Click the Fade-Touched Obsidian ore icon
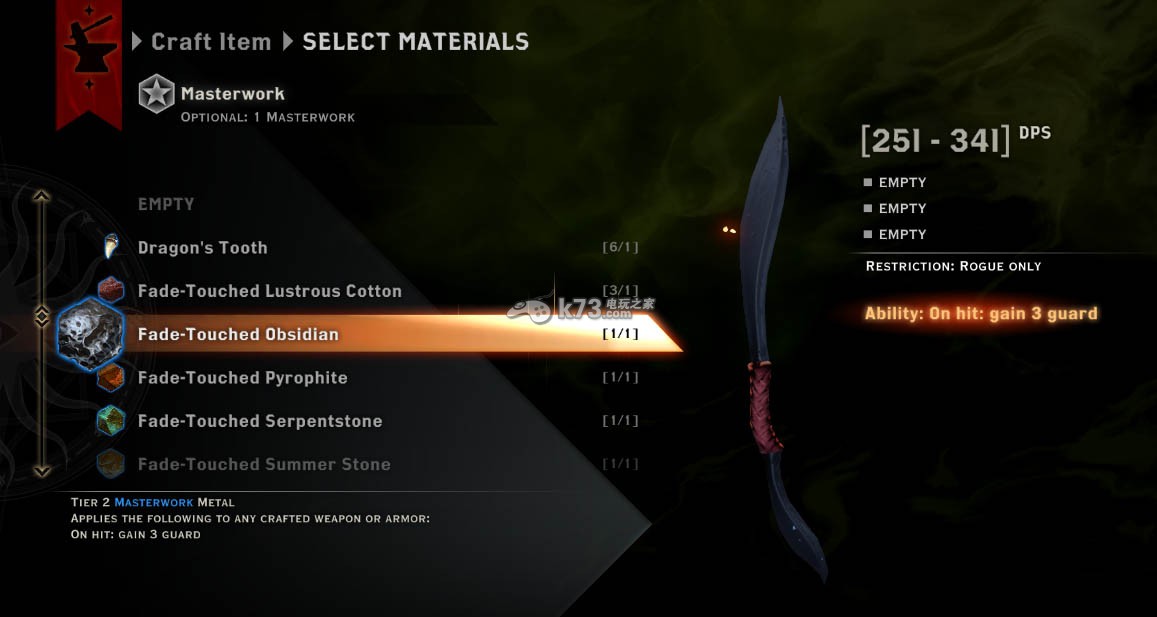The image size is (1157, 617). (x=90, y=334)
